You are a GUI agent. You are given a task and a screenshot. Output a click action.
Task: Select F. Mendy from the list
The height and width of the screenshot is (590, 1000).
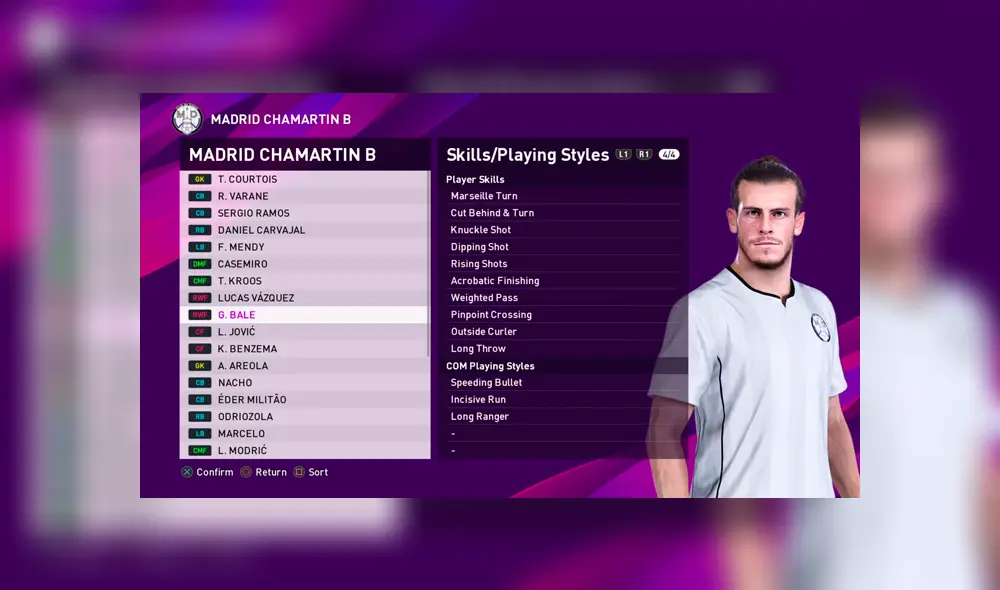304,247
